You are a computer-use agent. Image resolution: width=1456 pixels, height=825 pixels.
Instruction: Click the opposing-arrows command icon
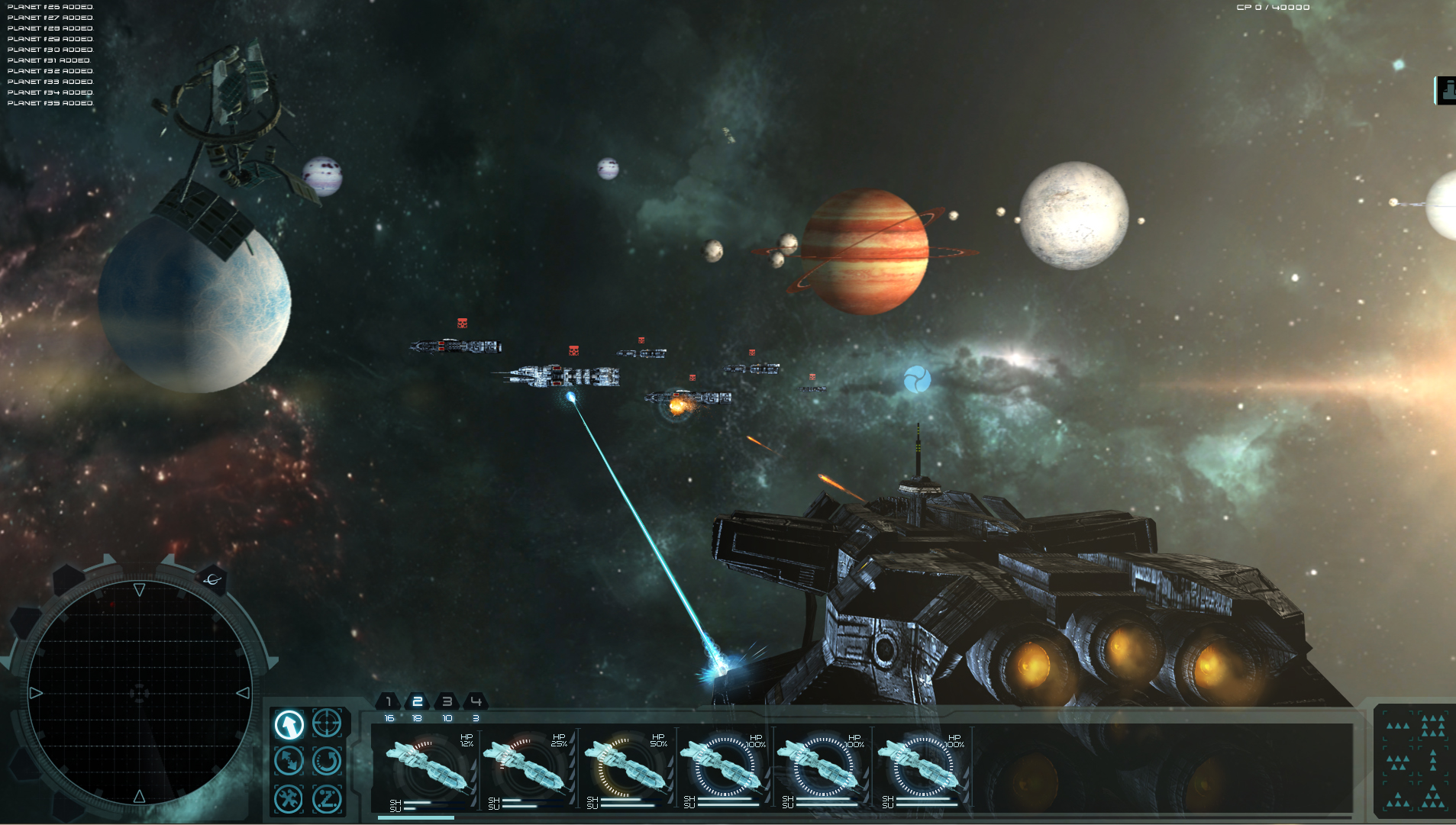click(x=289, y=761)
